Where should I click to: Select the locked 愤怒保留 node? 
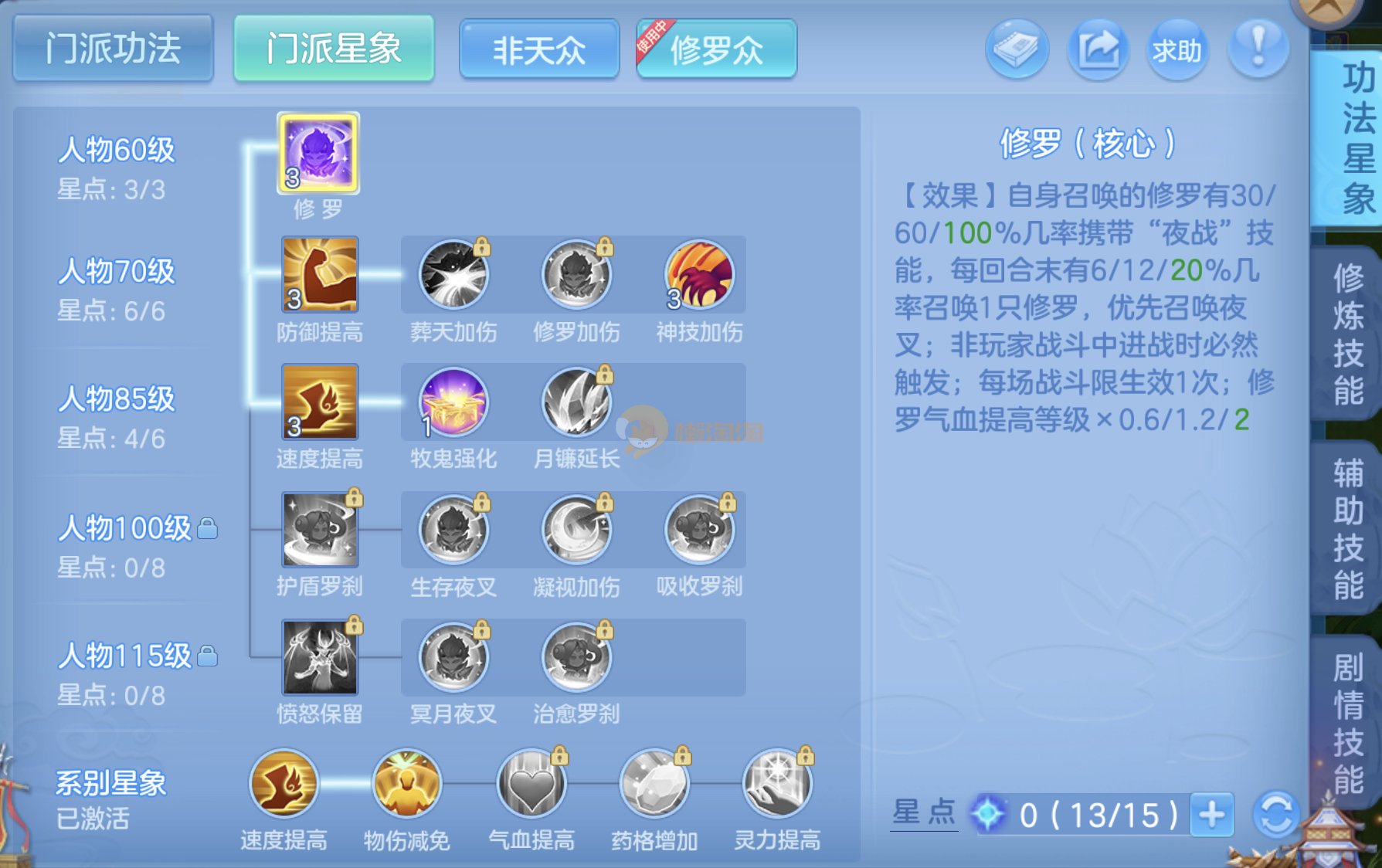click(319, 657)
